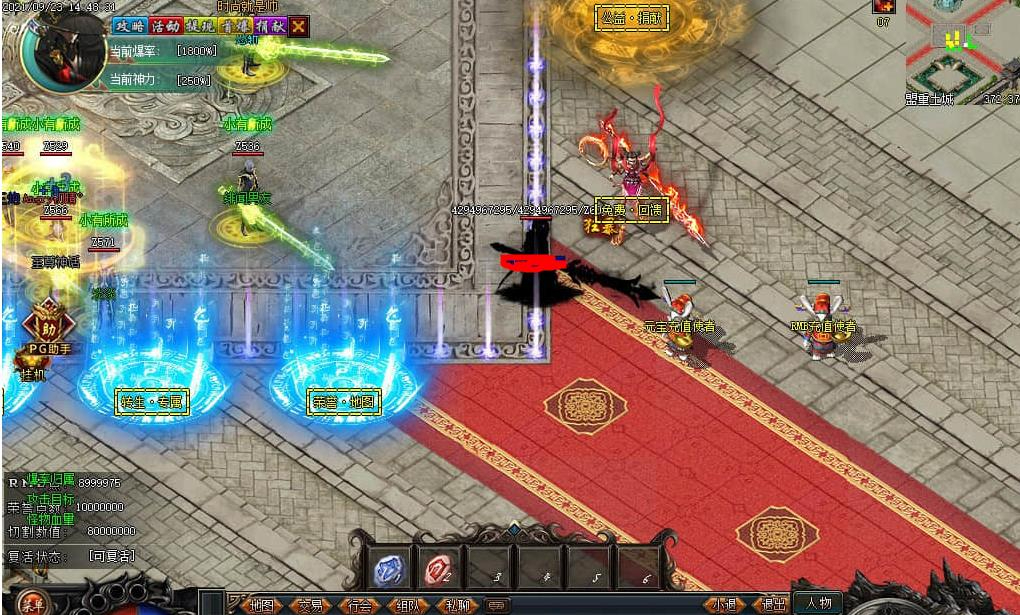Click the 退出 exit game button

[771, 605]
